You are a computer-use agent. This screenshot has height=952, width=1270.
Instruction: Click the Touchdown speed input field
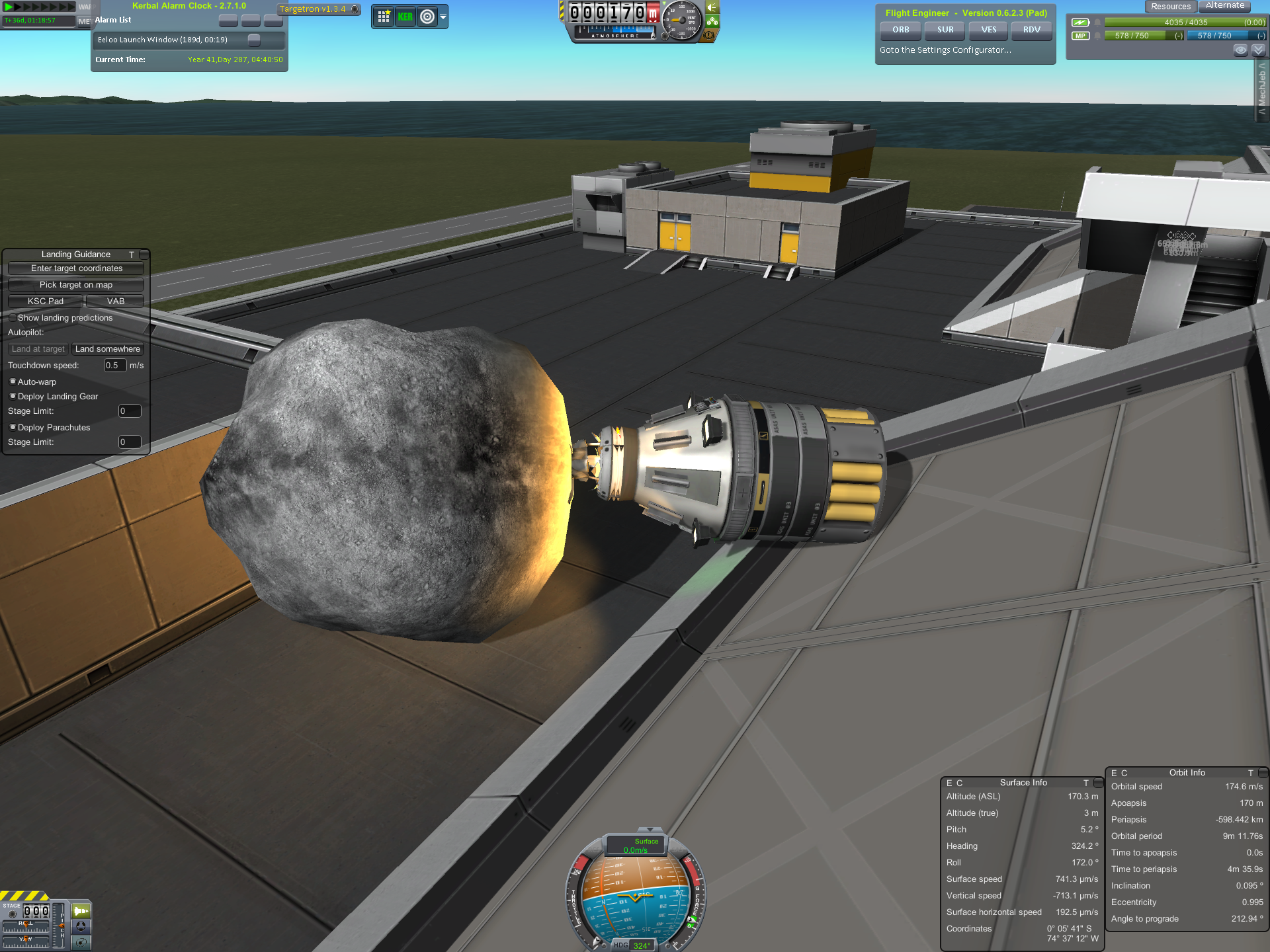point(114,366)
